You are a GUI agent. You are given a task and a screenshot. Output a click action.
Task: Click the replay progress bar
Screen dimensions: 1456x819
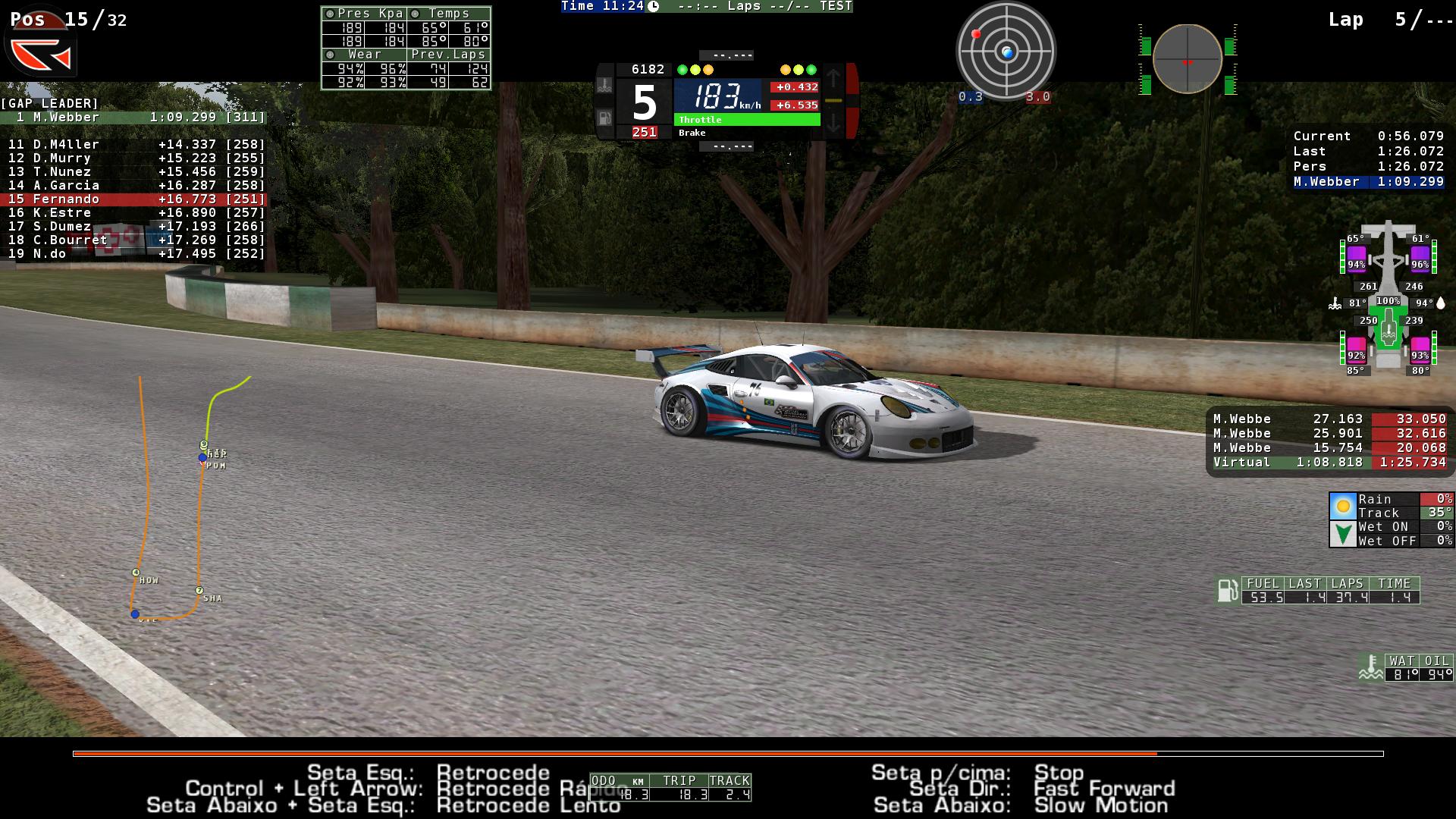coord(728,753)
